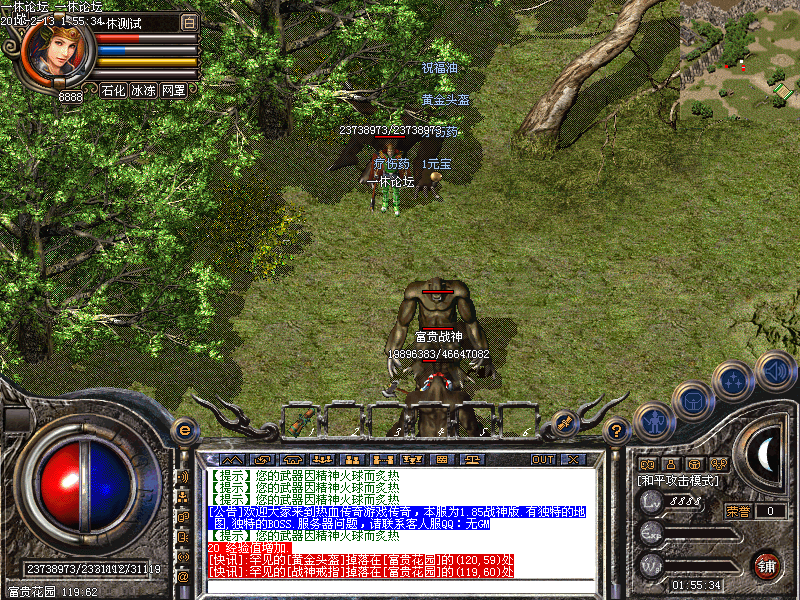This screenshot has width=800, height=600.
Task: Open the red 铺 shop button
Action: tap(768, 565)
